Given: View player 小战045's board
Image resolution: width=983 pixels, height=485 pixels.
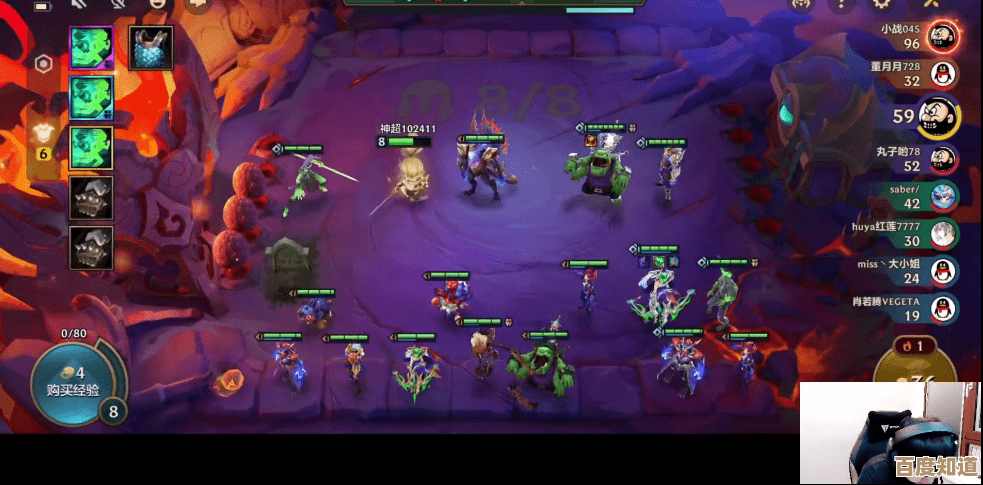Looking at the screenshot, I should tap(940, 37).
